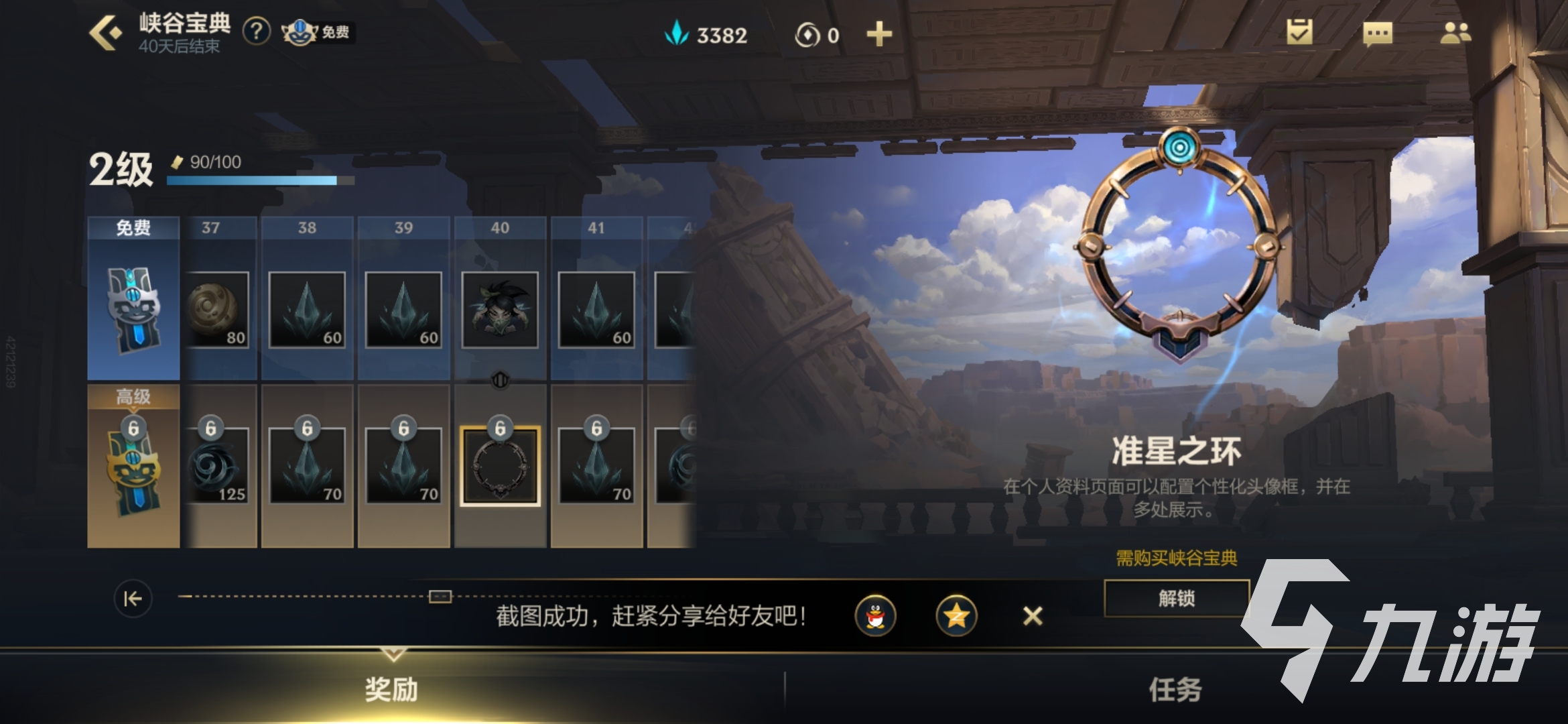The image size is (1568, 724).
Task: Select the level 40 free champion portrait reward
Action: (500, 310)
